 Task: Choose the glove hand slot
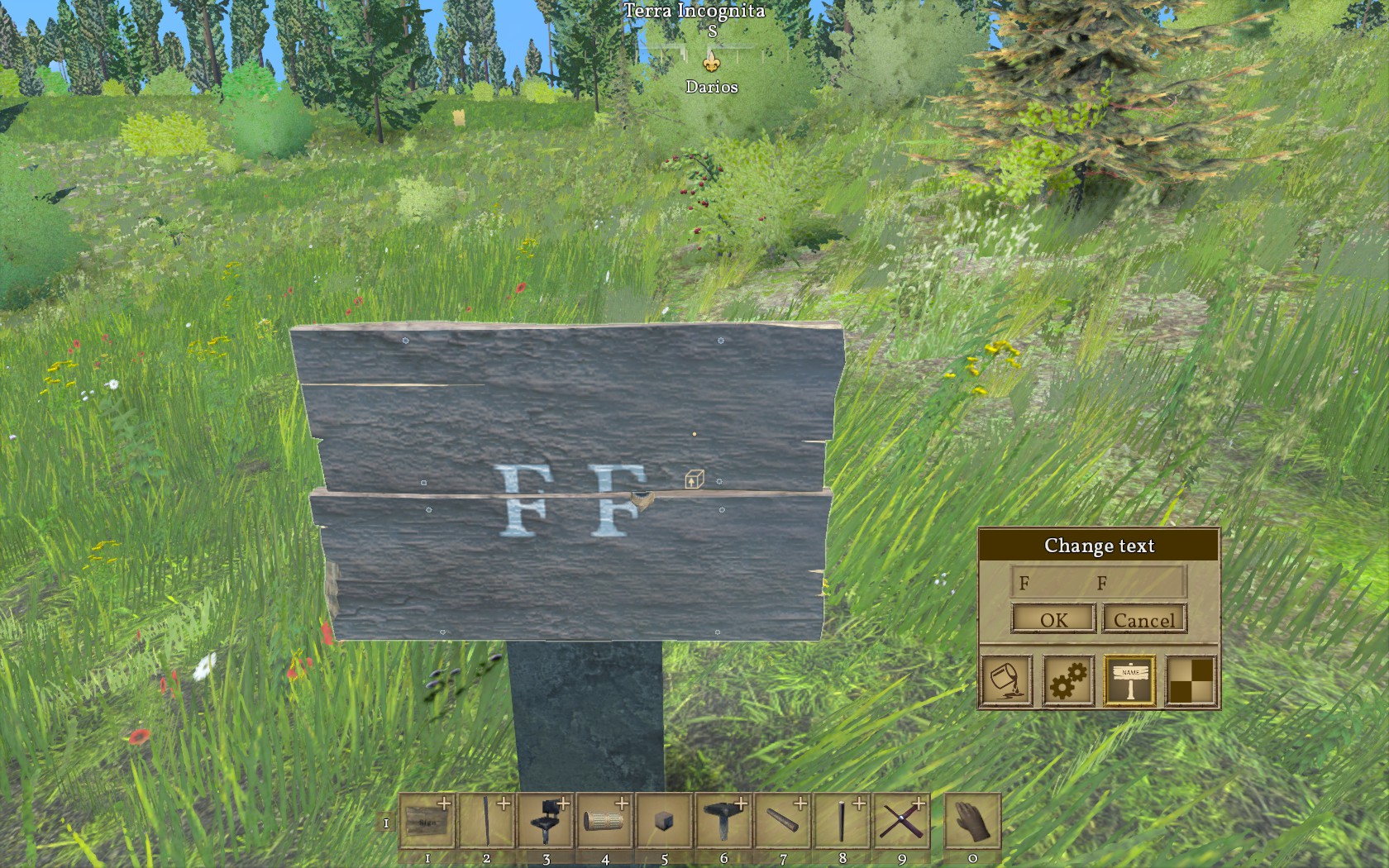pyautogui.click(x=972, y=821)
